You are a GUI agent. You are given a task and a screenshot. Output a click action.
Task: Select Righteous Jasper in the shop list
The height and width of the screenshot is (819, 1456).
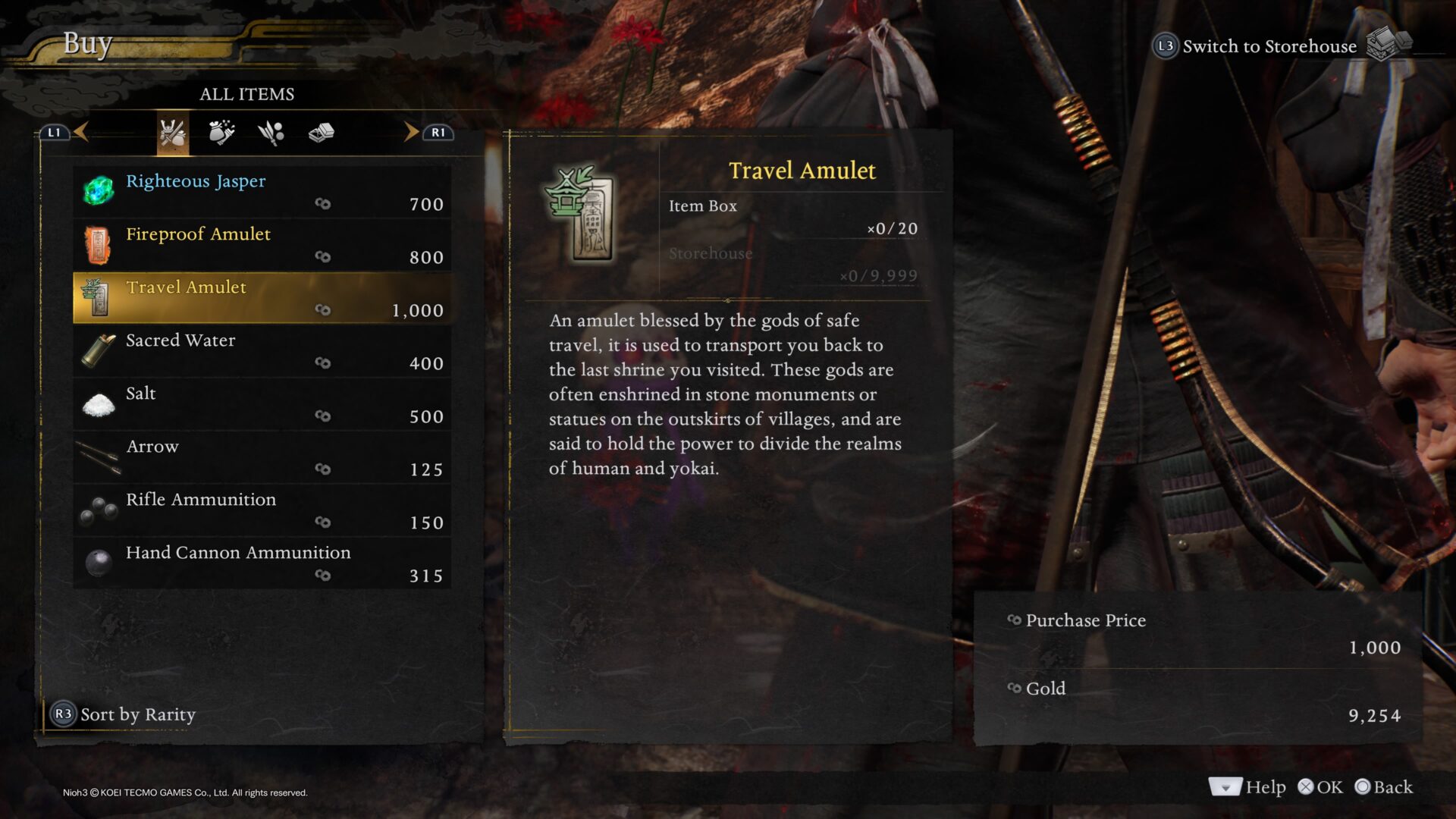(x=262, y=192)
